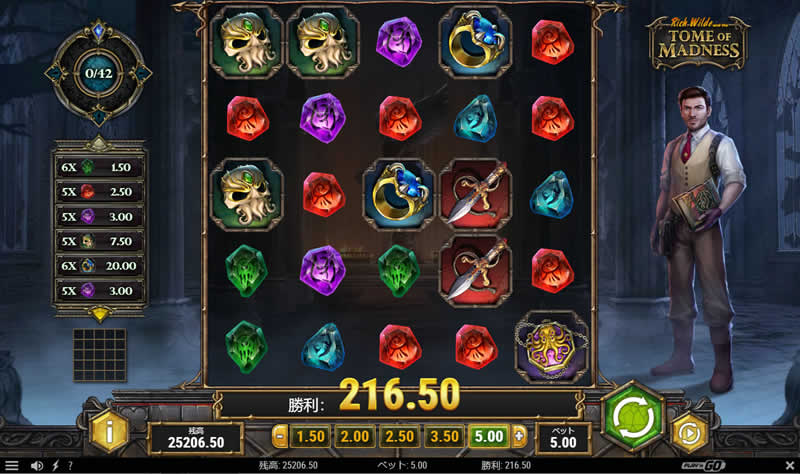Select the 2.50 bet option
The width and height of the screenshot is (800, 474).
tap(397, 436)
